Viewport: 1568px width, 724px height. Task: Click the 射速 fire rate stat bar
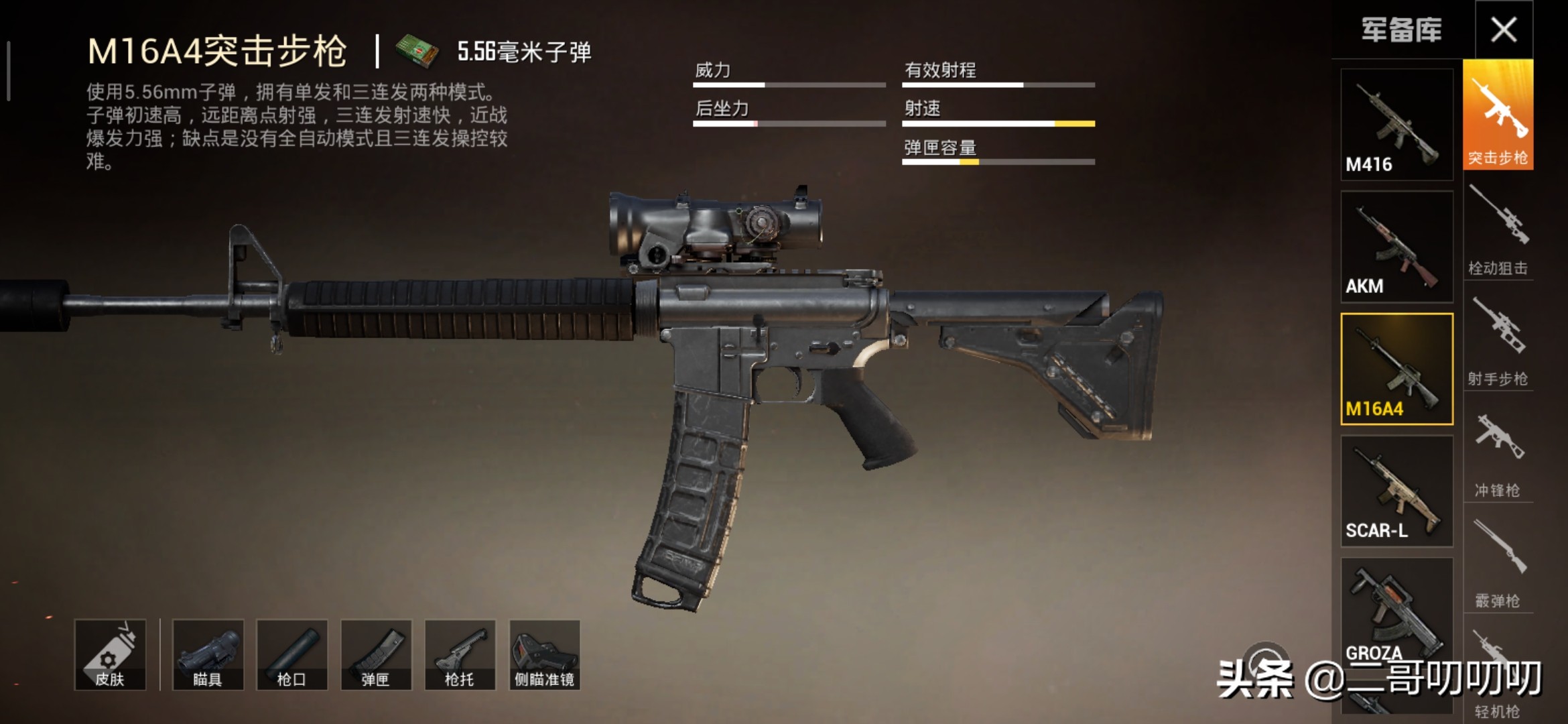click(998, 125)
